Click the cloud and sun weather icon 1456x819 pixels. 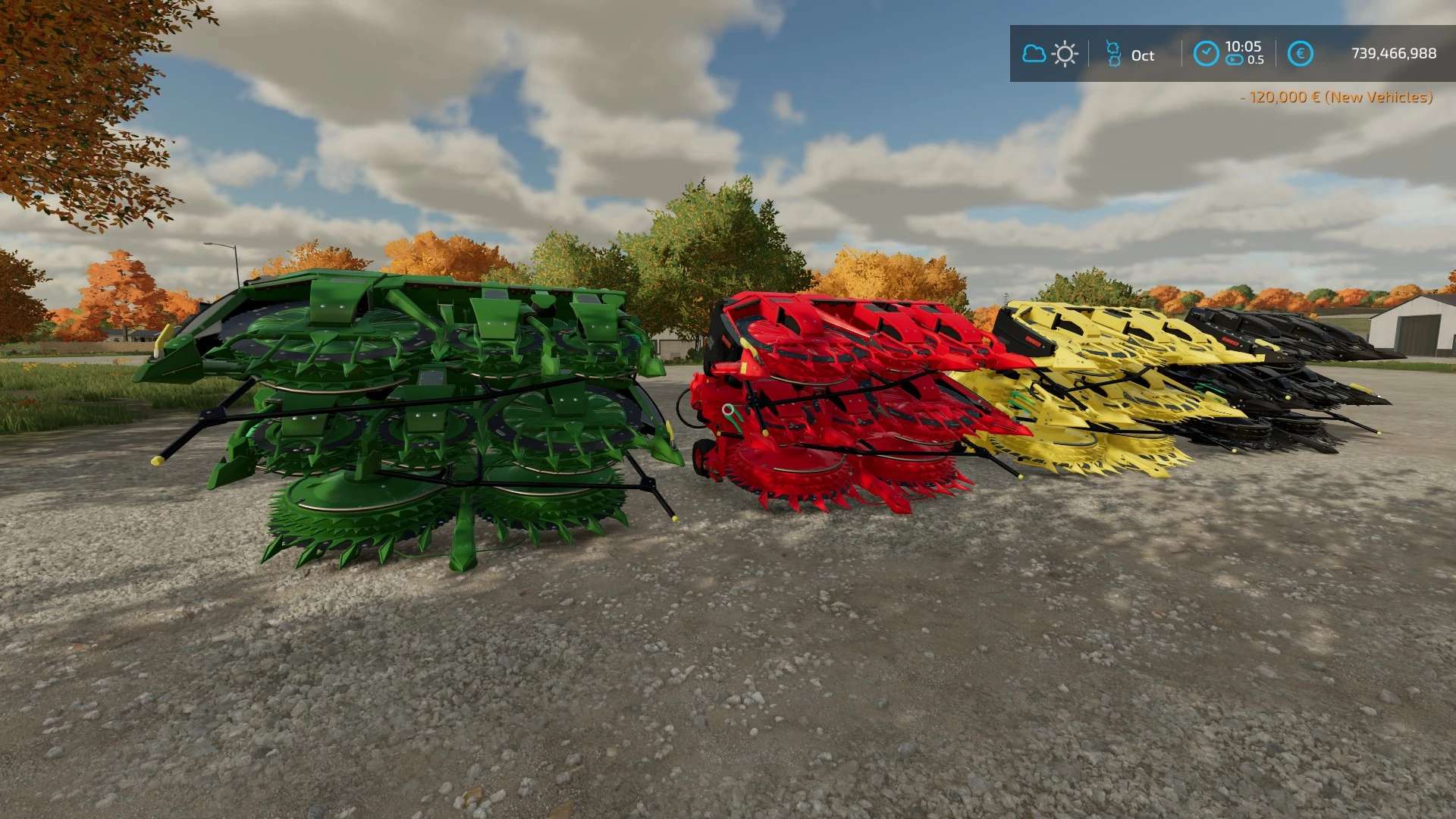[1050, 54]
